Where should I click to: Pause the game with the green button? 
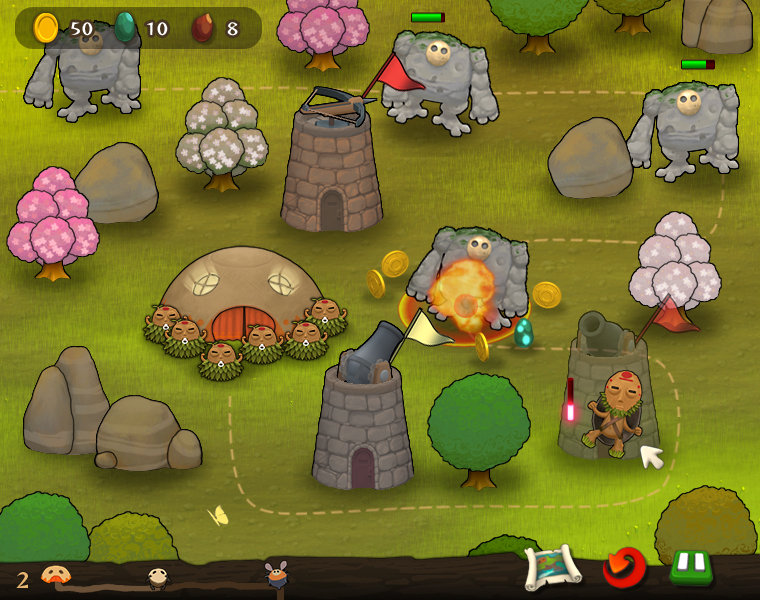690,567
